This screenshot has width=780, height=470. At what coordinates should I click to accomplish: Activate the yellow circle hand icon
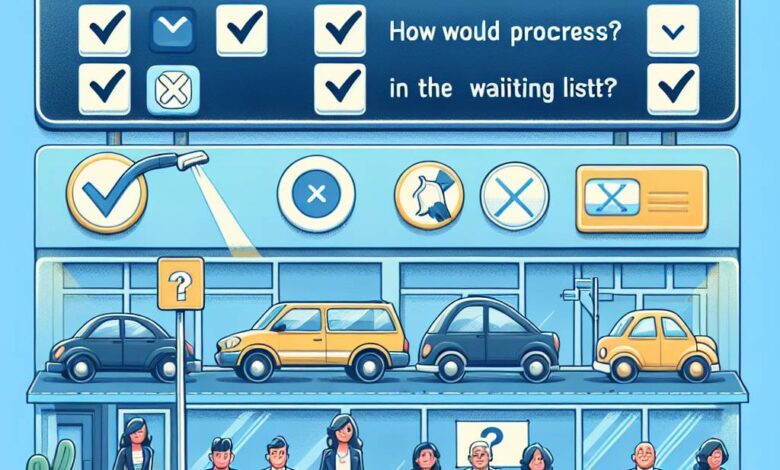coord(427,193)
